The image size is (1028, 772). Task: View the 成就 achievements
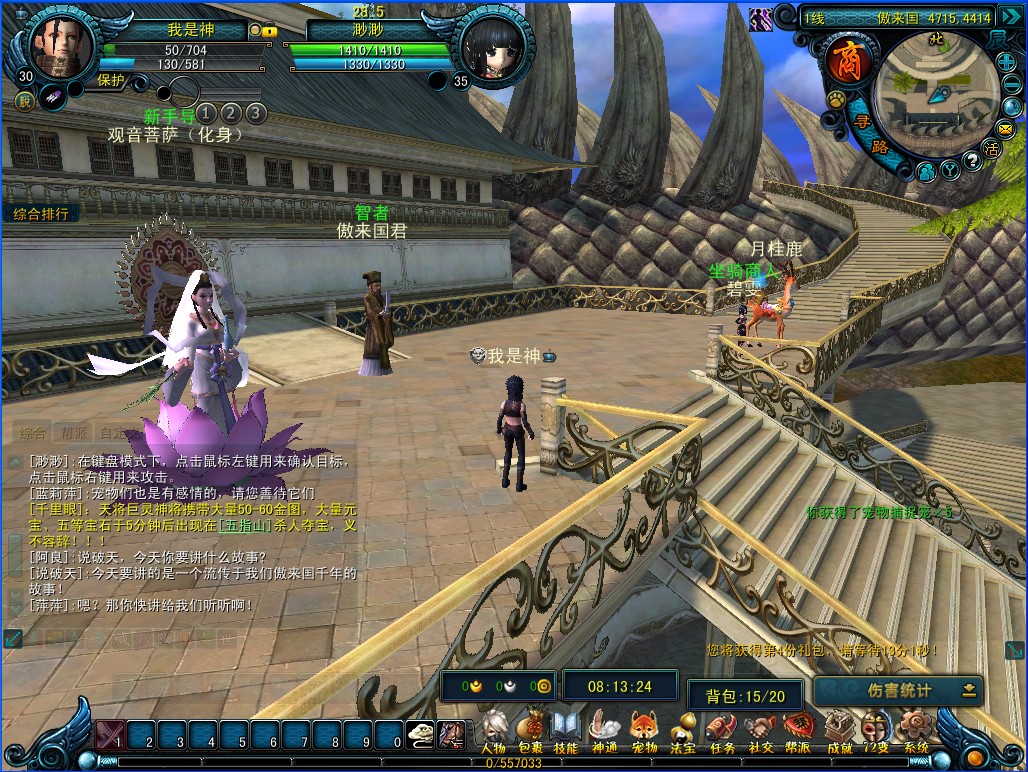click(x=839, y=731)
